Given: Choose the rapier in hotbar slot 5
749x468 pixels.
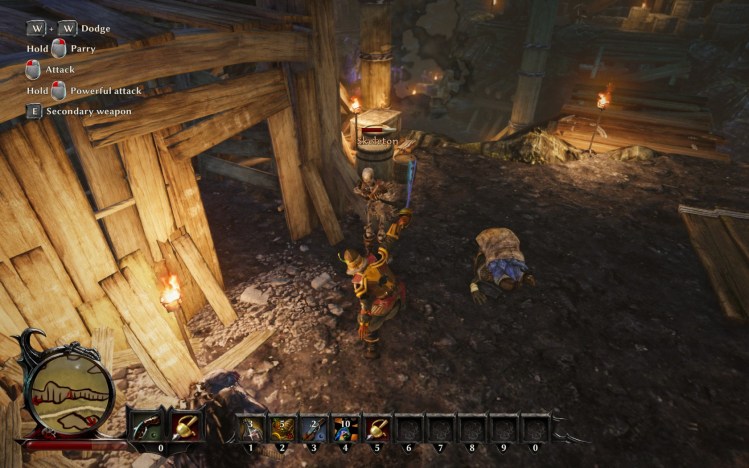Looking at the screenshot, I should pos(378,428).
